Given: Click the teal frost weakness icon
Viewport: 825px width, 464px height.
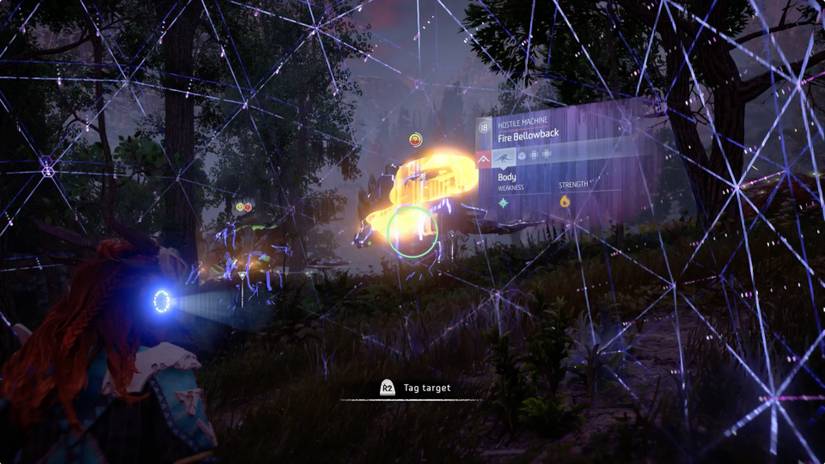Looking at the screenshot, I should (x=504, y=203).
